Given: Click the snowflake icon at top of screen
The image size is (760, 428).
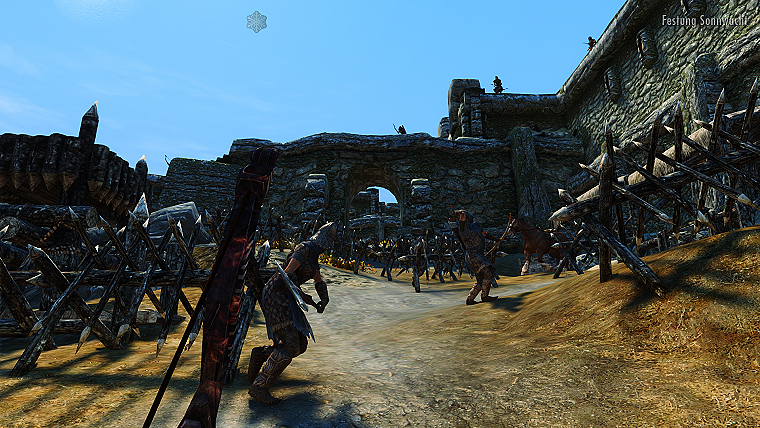Looking at the screenshot, I should tap(257, 22).
